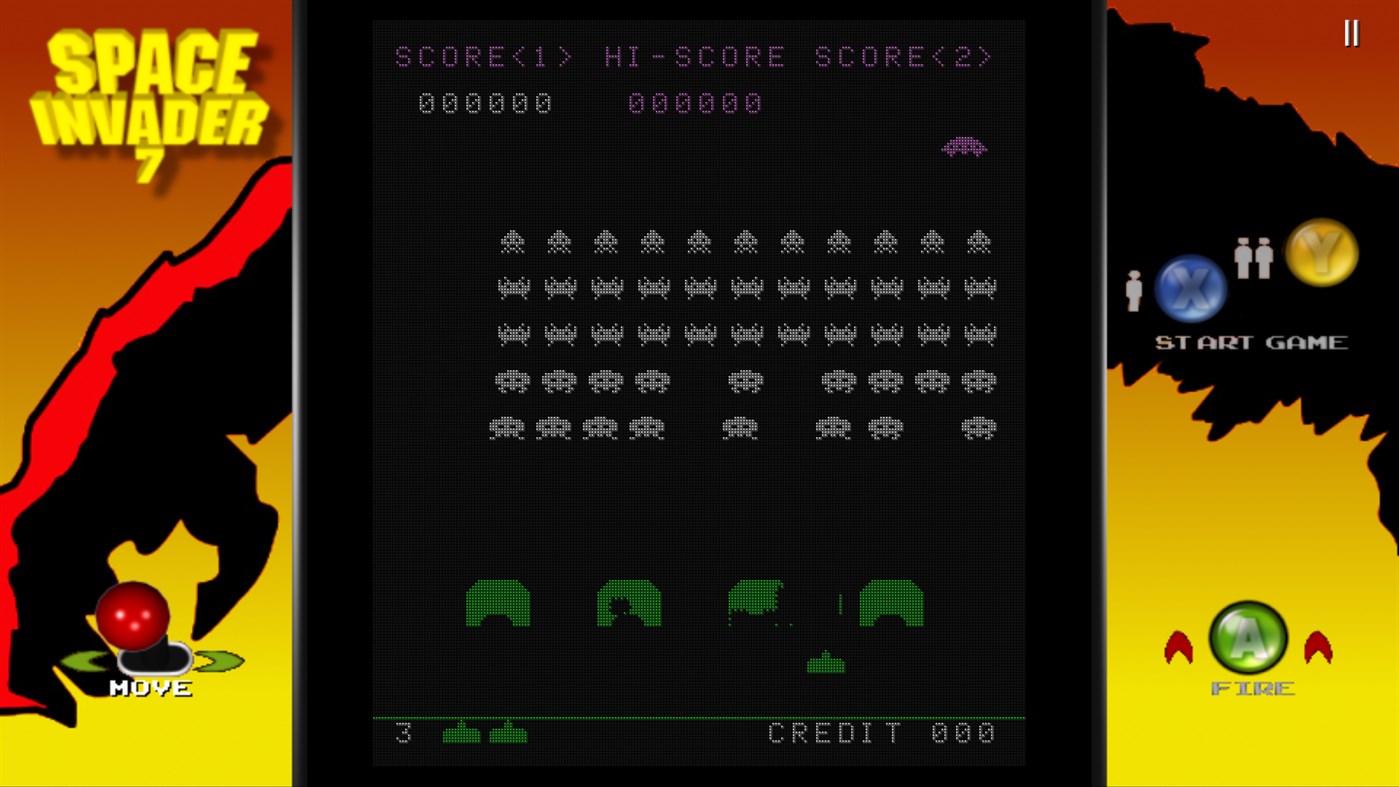
Task: Tap the red joystick Move control
Action: pos(135,615)
